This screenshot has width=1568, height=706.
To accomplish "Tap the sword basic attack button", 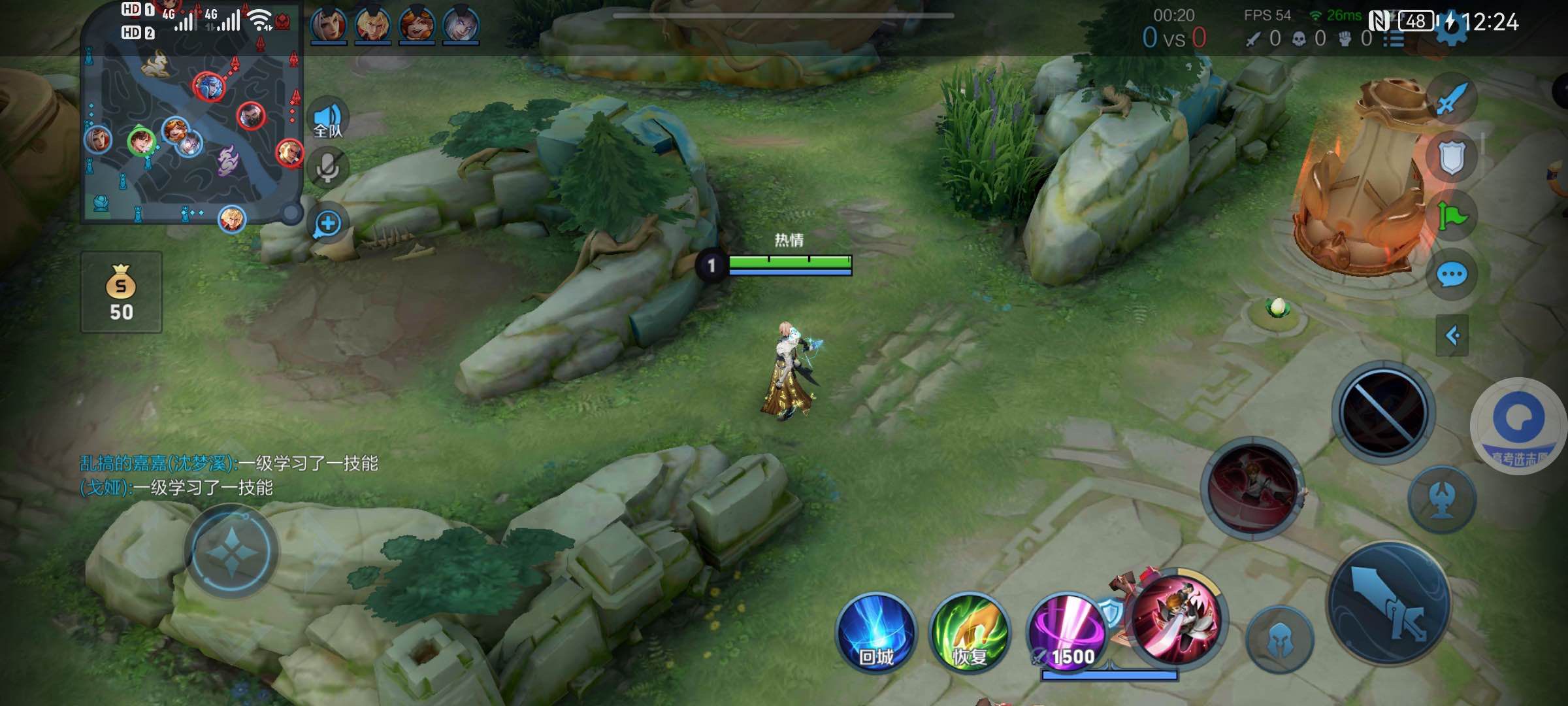I will click(x=1389, y=603).
